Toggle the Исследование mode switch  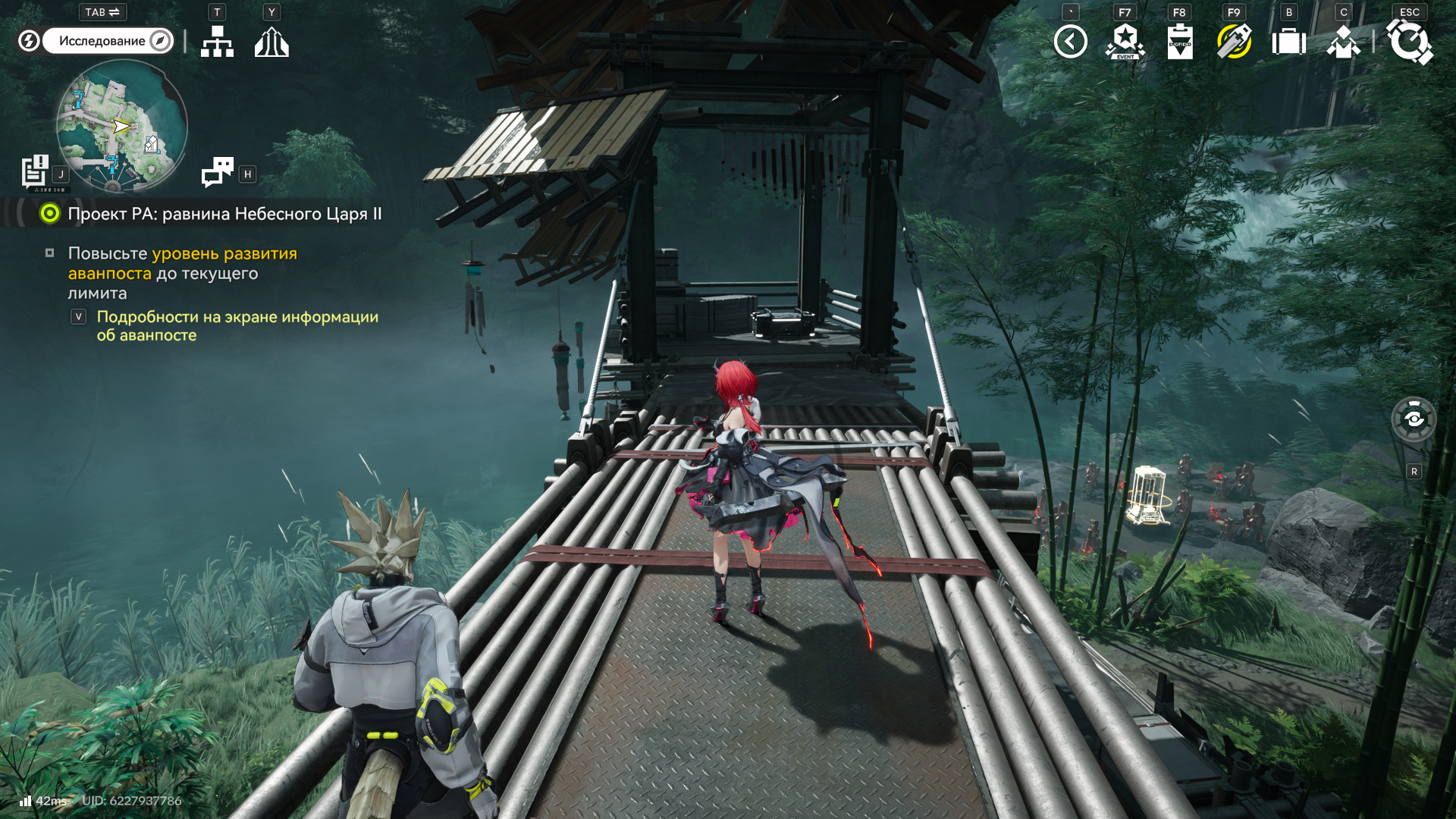click(x=107, y=41)
